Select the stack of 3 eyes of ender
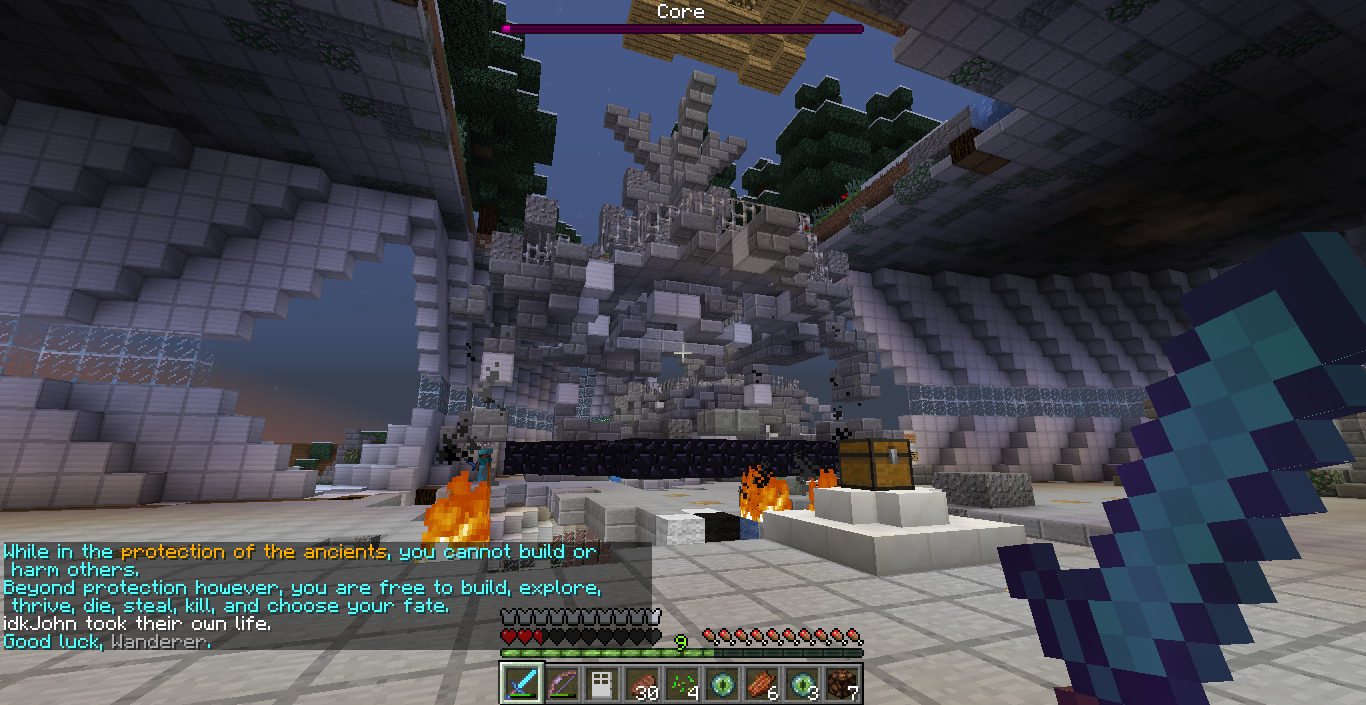Screen dimensions: 1366x705 [801, 684]
